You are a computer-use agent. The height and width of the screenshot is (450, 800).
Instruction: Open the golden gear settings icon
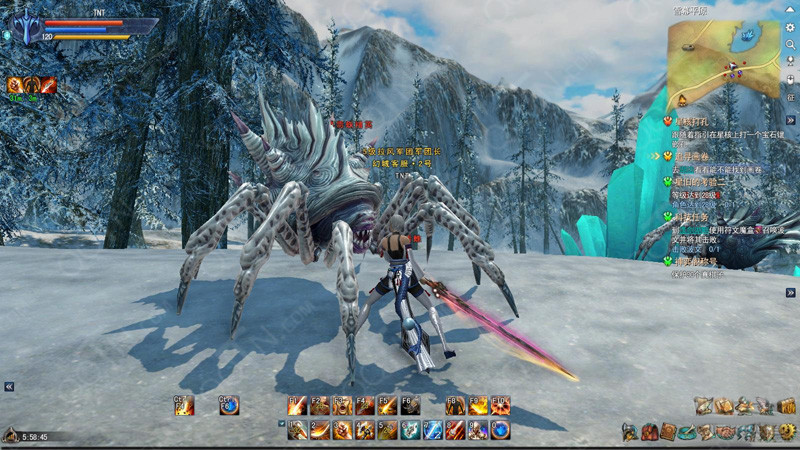pyautogui.click(x=787, y=432)
